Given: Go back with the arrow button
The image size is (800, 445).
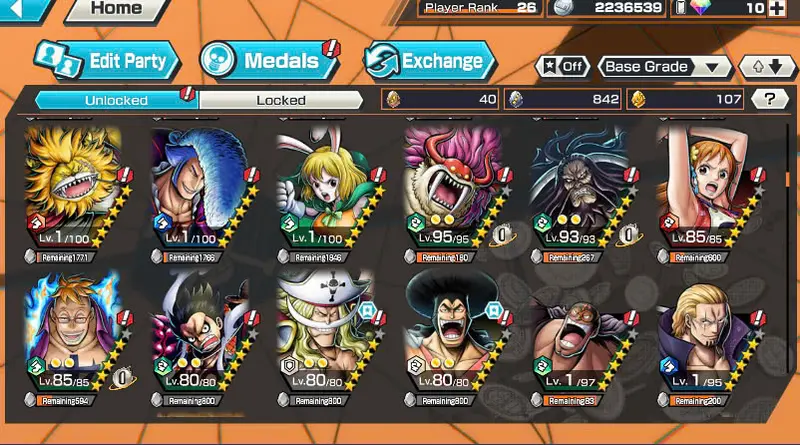Looking at the screenshot, I should coord(22,9).
